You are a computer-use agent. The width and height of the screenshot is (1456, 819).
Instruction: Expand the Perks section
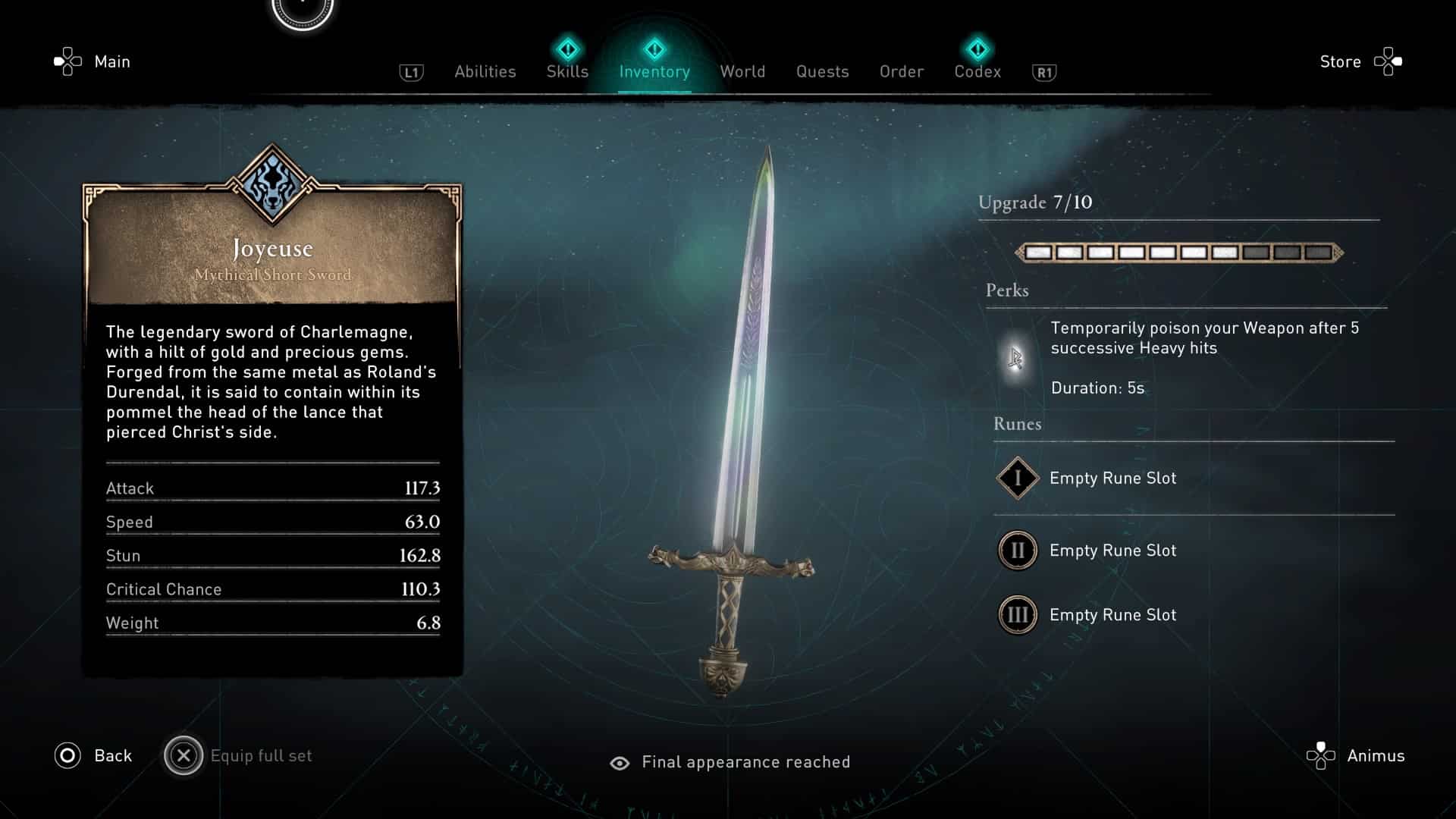1007,290
